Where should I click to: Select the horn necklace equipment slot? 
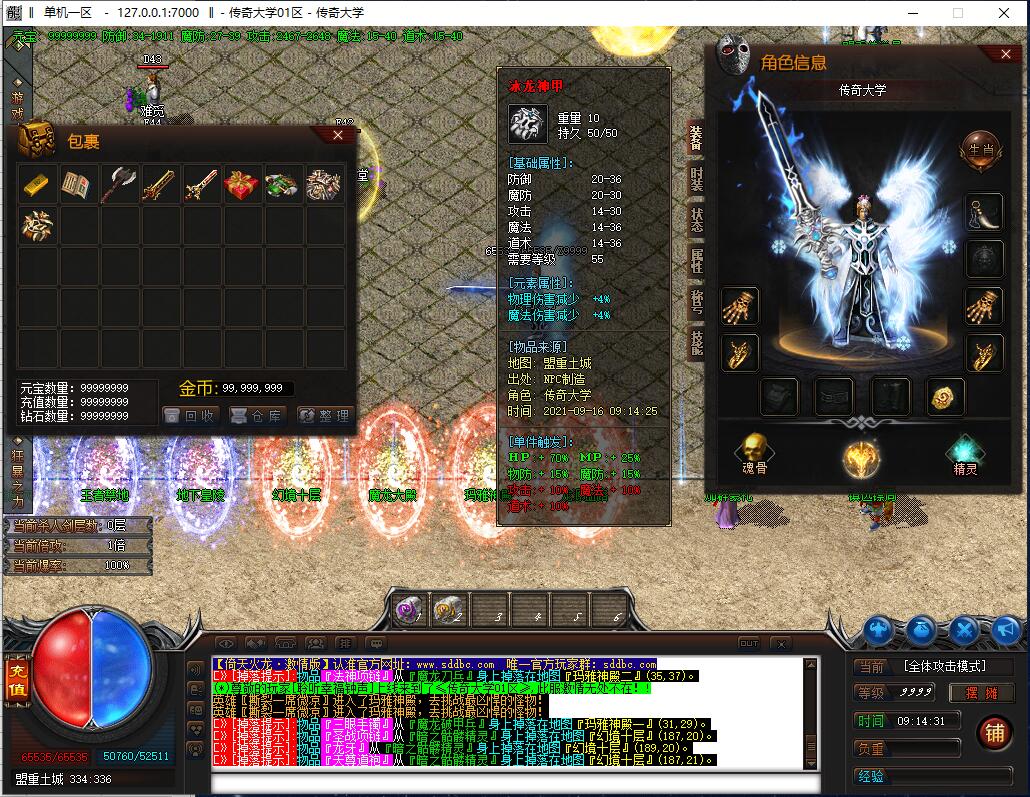click(x=984, y=214)
